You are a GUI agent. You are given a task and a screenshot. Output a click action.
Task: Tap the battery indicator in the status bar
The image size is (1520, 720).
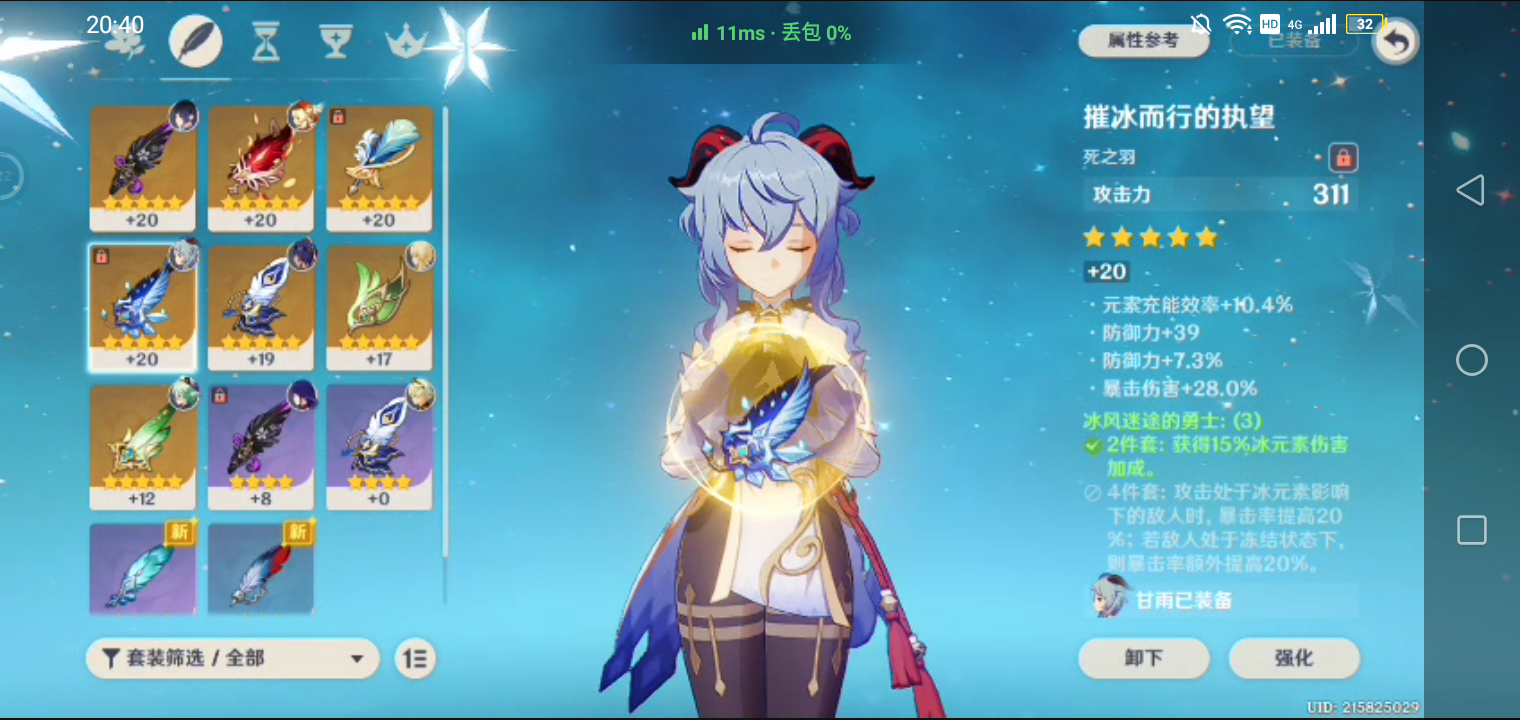1364,23
